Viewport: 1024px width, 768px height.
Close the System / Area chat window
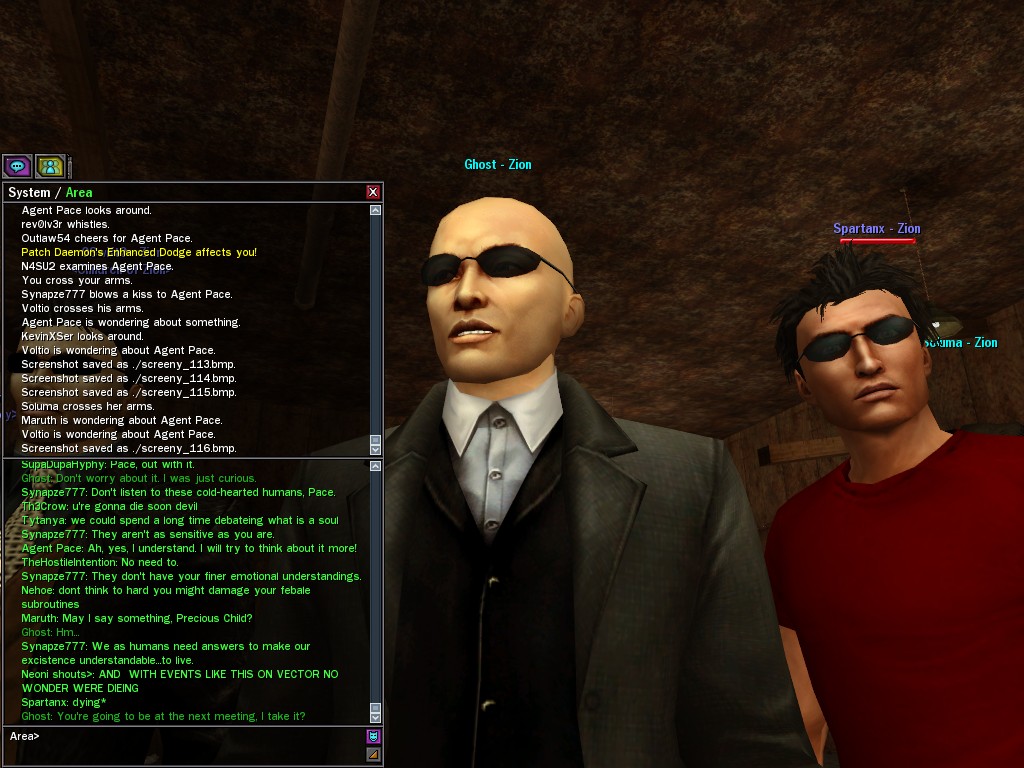click(373, 192)
